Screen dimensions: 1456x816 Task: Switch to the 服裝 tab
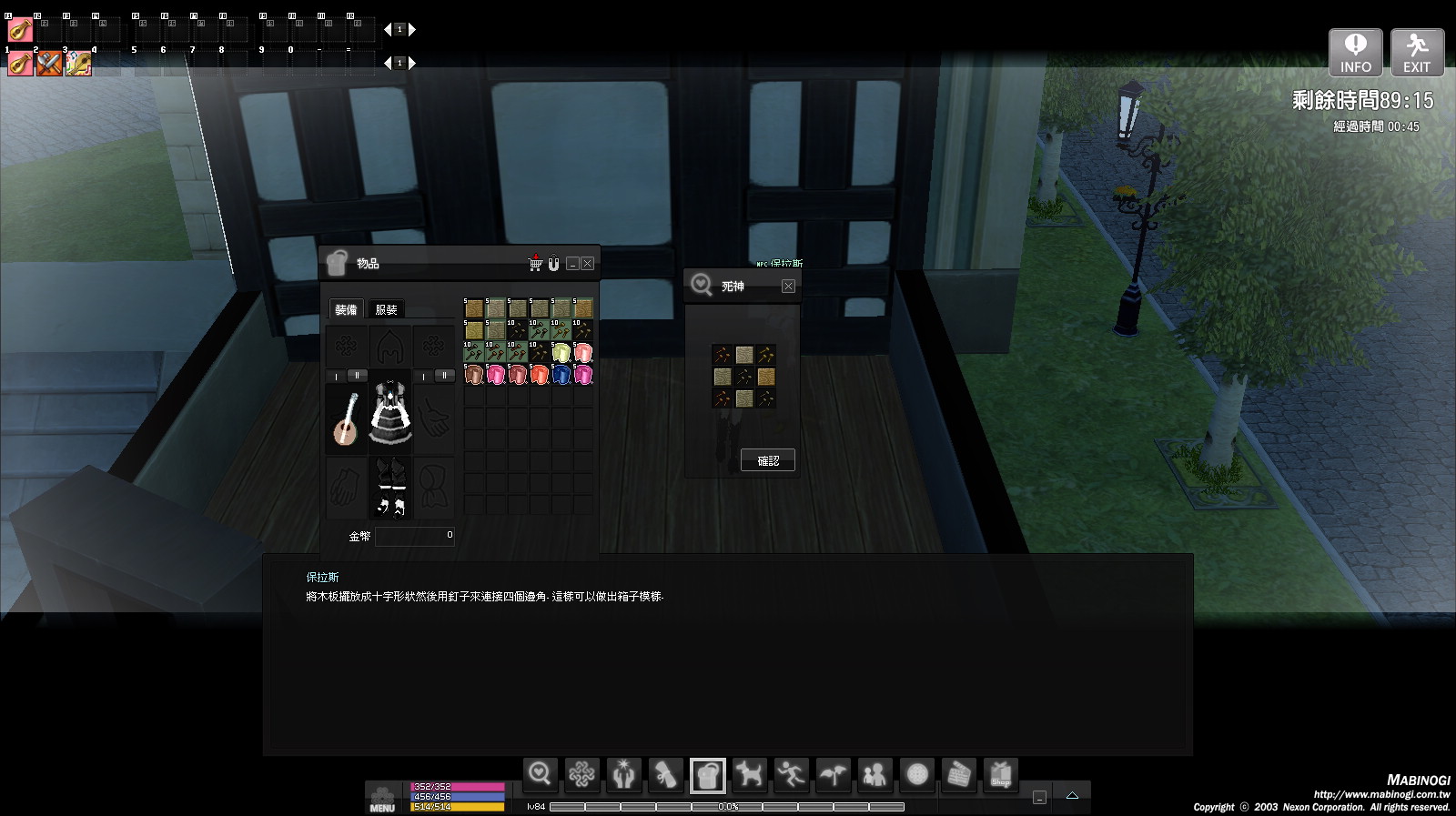coord(386,309)
